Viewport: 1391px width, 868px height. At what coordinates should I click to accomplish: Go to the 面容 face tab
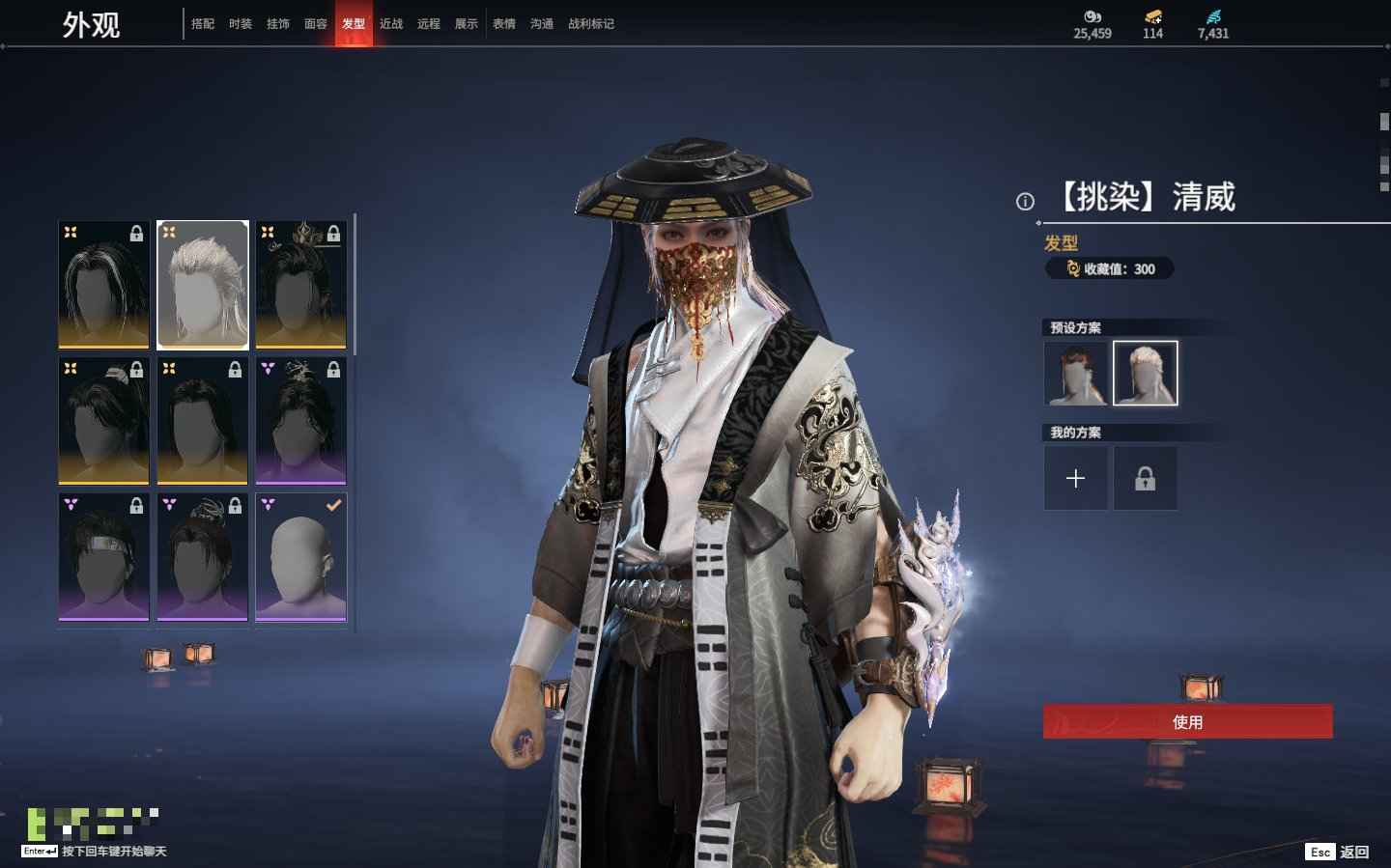click(x=316, y=24)
